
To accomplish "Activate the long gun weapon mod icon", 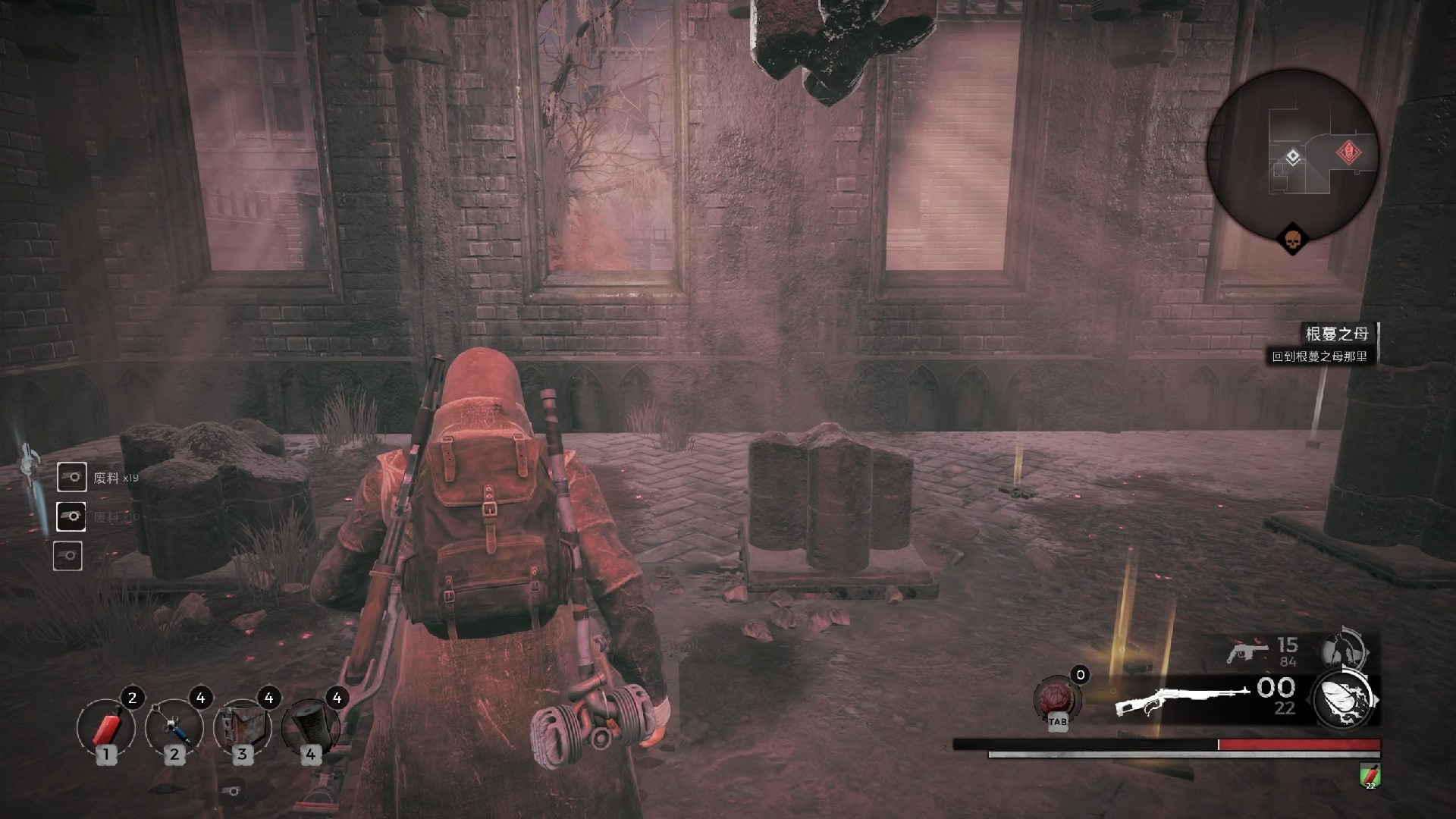I will tap(1345, 698).
